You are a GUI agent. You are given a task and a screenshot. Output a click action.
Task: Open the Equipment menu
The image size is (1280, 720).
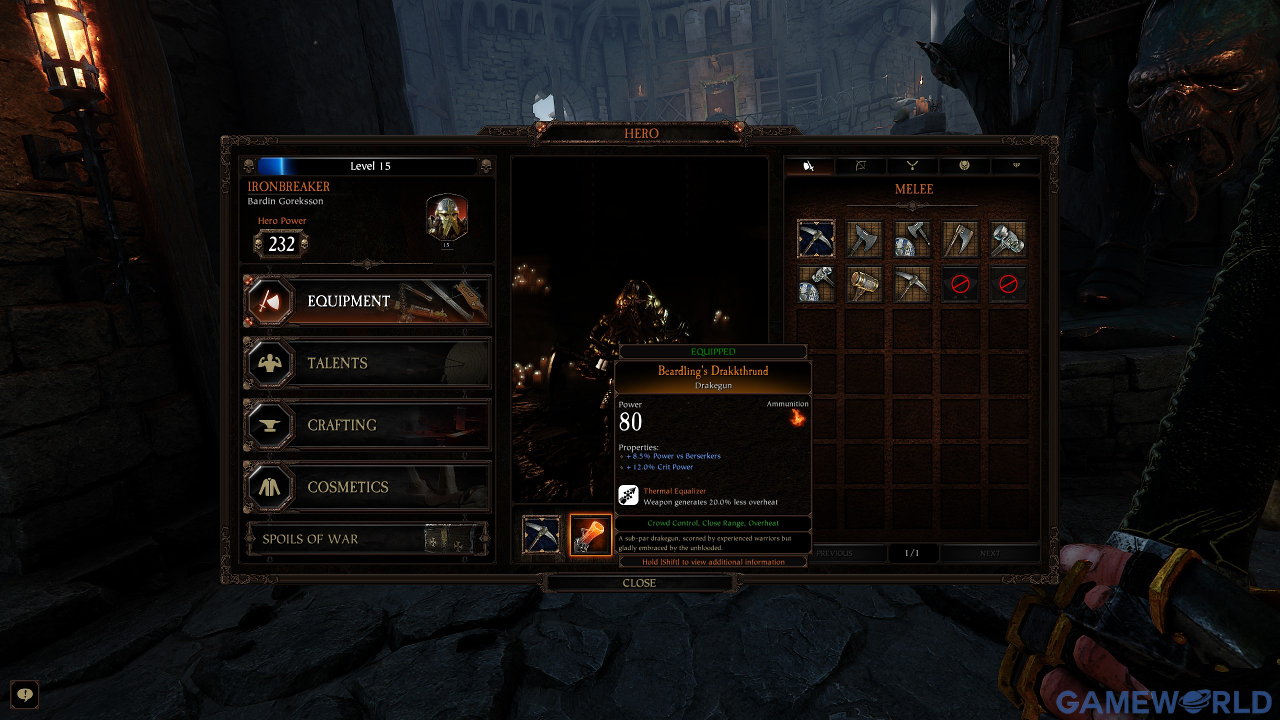click(x=366, y=301)
